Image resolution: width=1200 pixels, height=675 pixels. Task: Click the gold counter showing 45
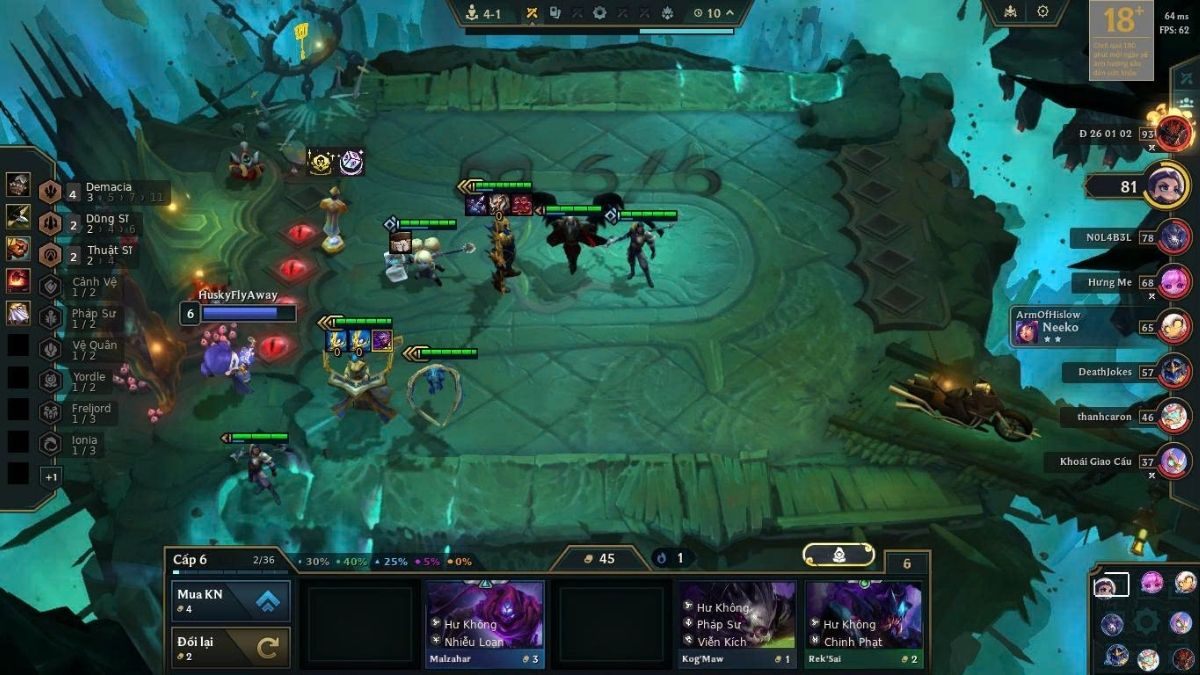[x=598, y=558]
